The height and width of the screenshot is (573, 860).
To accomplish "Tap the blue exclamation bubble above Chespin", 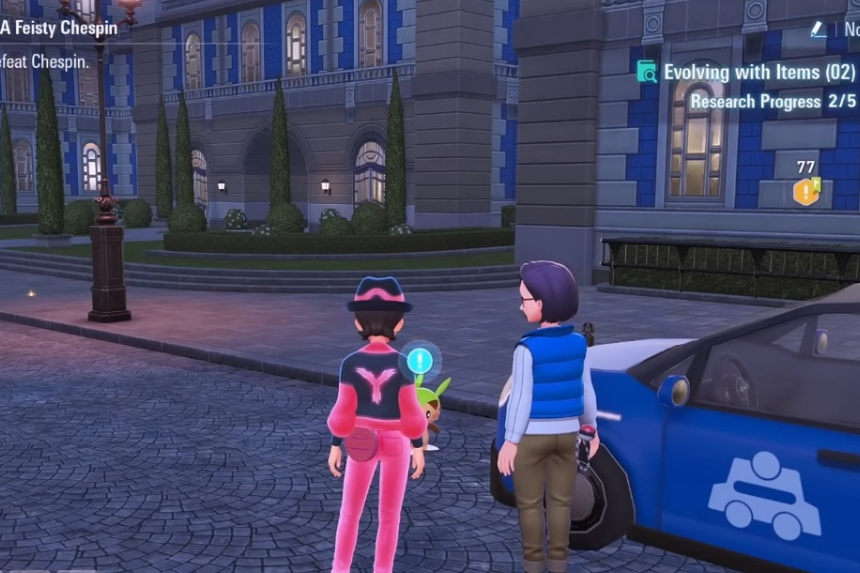I will 419,359.
